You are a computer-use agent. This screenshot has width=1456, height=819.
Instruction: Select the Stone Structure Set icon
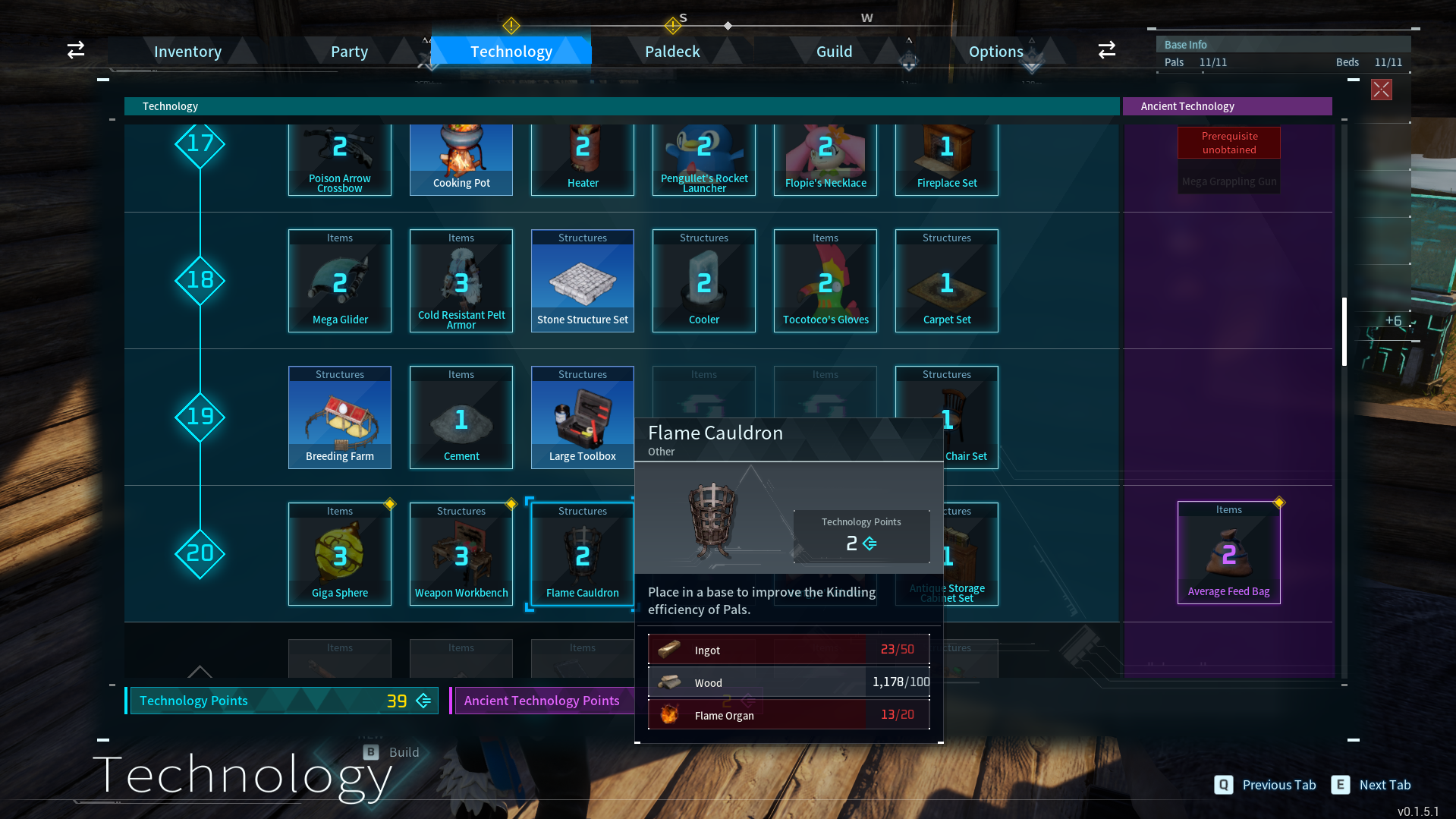point(582,281)
